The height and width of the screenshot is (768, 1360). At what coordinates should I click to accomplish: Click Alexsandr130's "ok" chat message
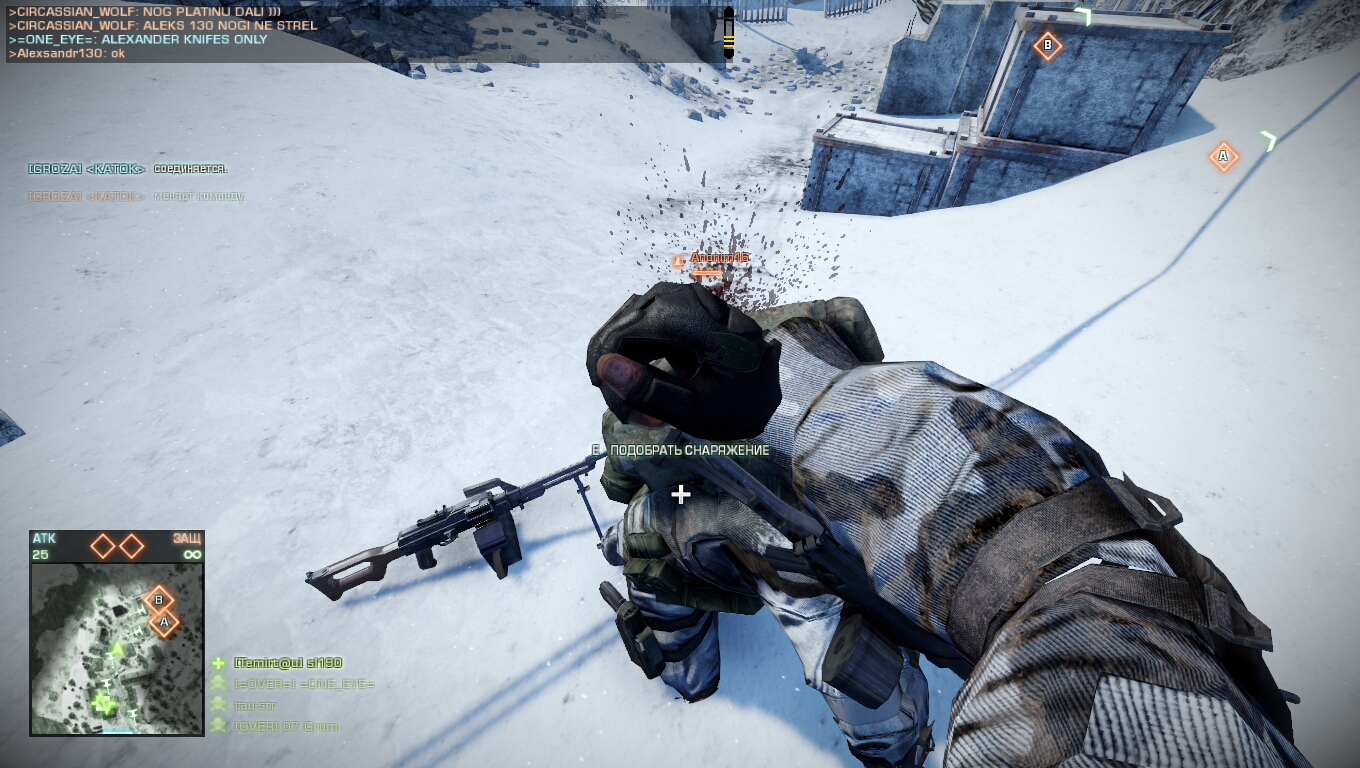click(67, 53)
